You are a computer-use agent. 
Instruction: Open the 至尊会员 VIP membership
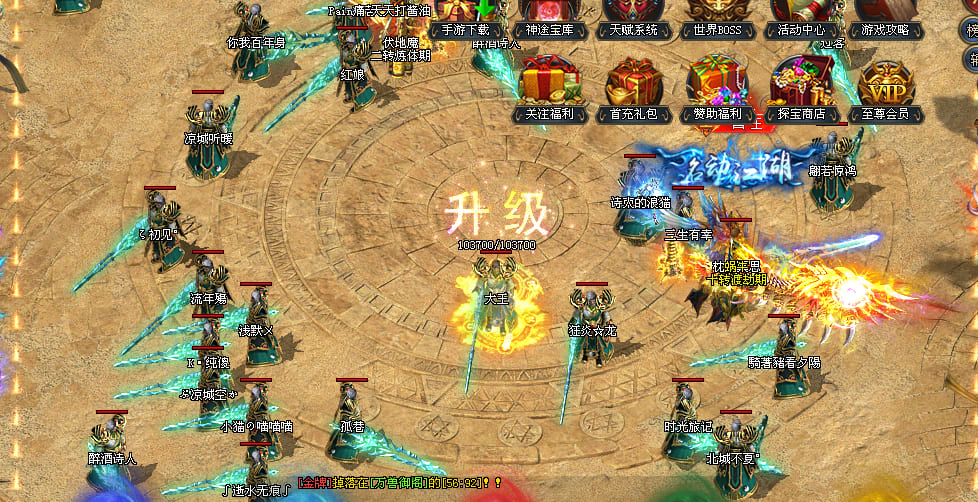pos(885,90)
